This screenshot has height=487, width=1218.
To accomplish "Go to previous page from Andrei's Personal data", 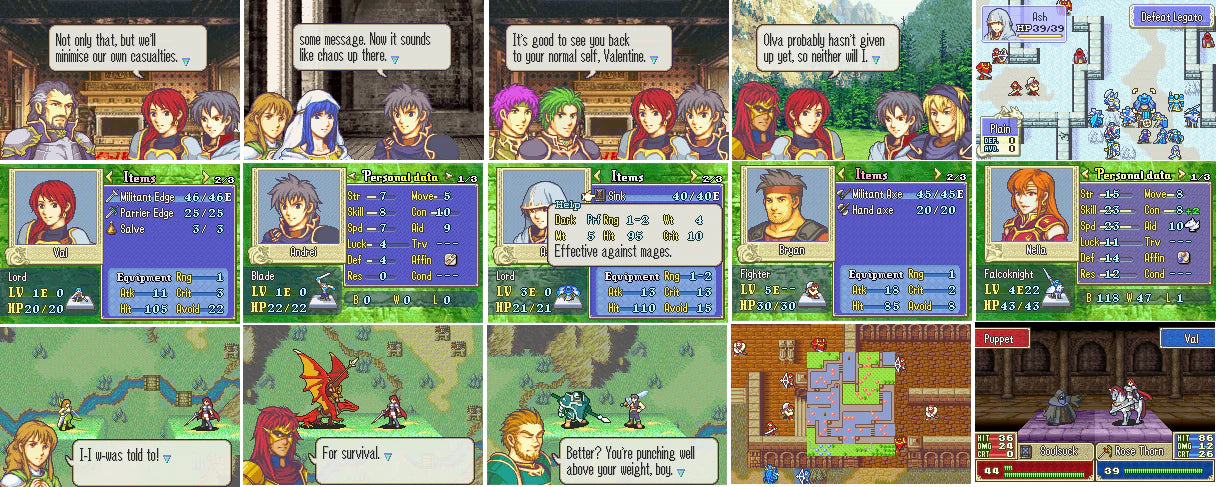I will click(x=351, y=178).
